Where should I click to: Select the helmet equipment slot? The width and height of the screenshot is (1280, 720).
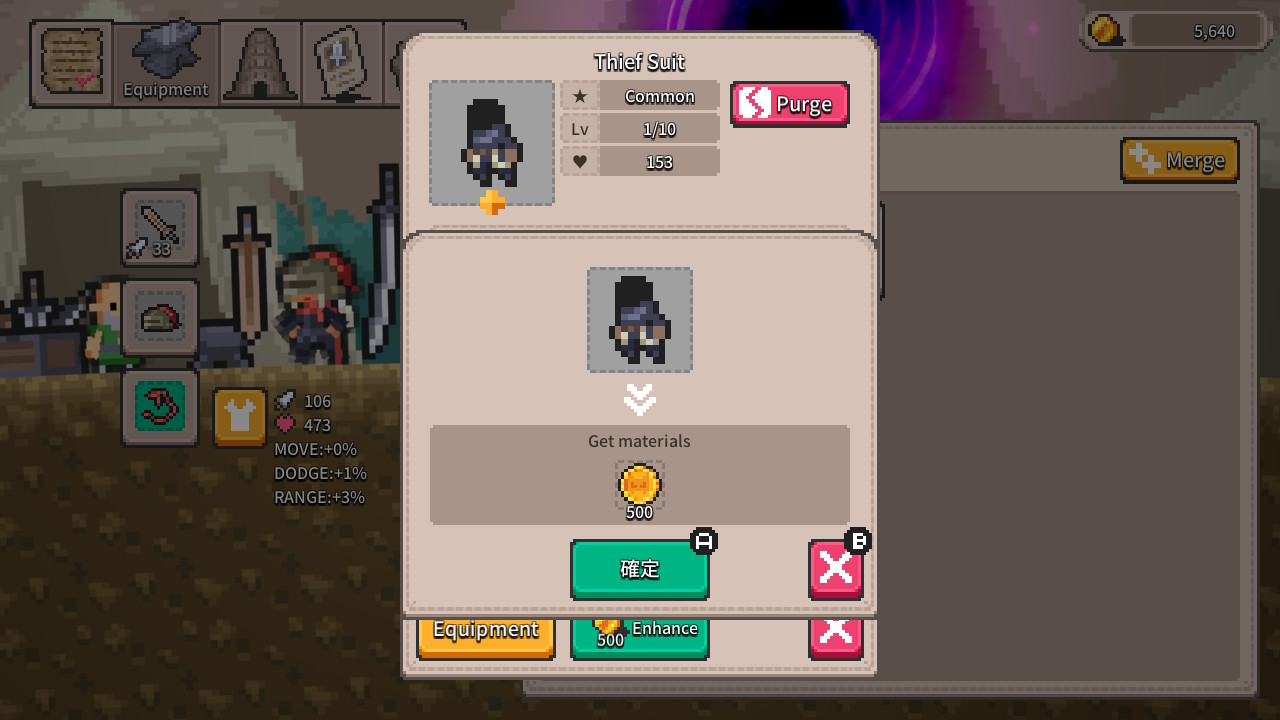point(160,318)
